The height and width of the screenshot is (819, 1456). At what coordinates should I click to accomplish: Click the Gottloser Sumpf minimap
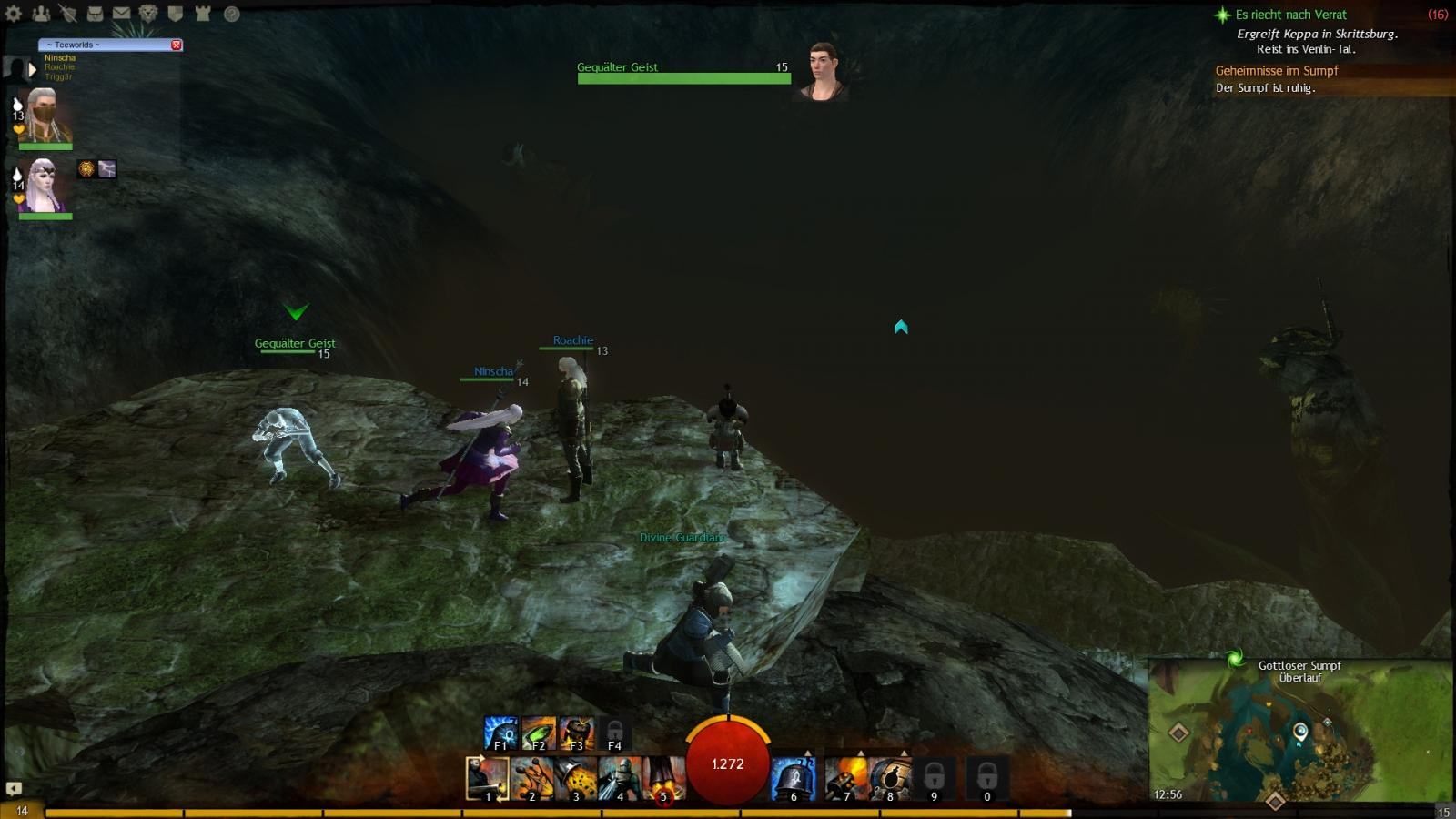coord(1299,733)
